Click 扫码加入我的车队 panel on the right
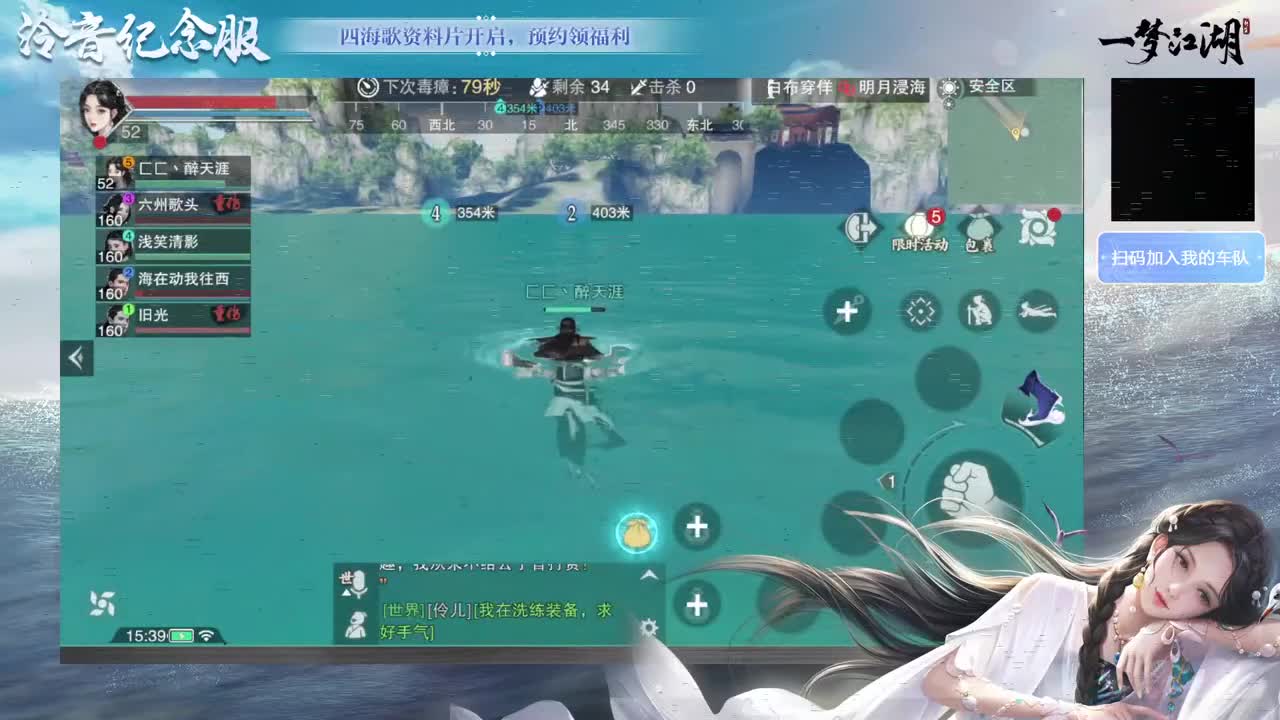This screenshot has width=1280, height=720. click(1181, 259)
